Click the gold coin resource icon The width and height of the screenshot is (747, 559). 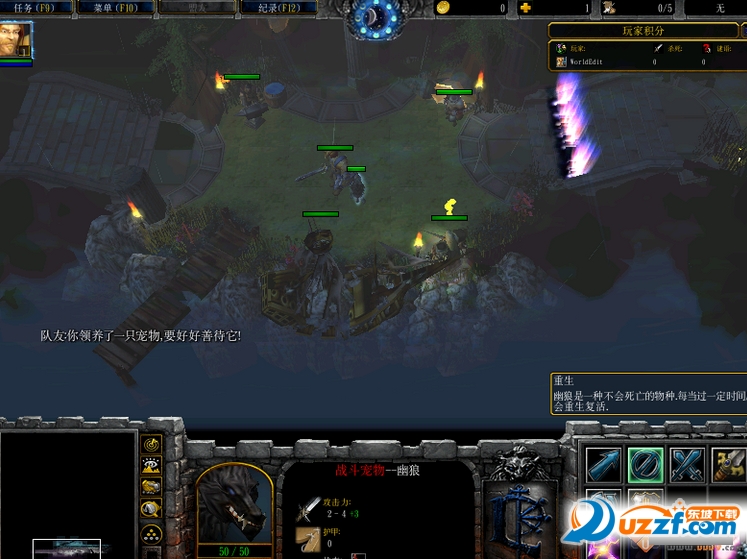[x=443, y=8]
